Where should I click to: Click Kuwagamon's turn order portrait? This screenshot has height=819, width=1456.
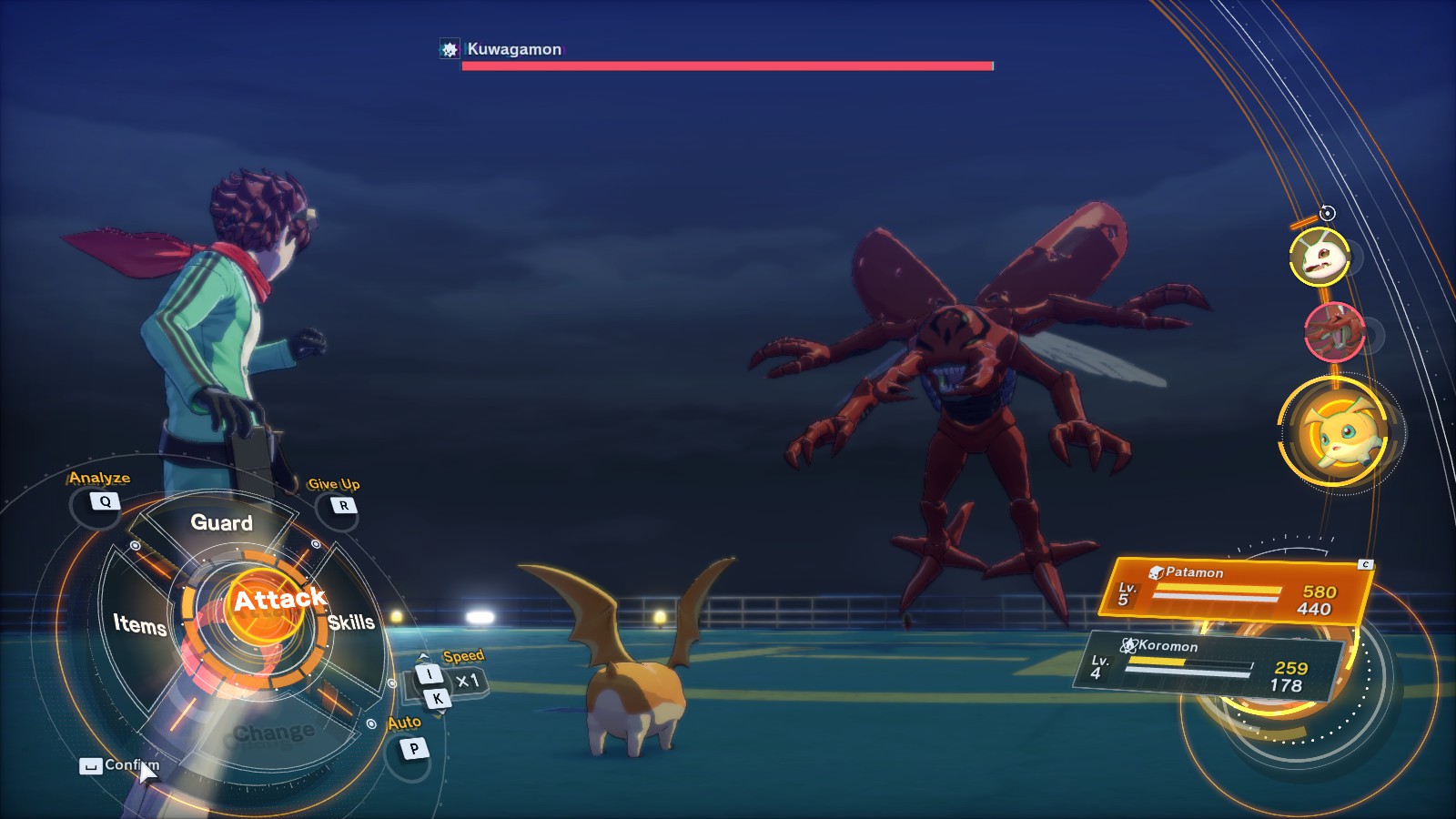point(1334,331)
